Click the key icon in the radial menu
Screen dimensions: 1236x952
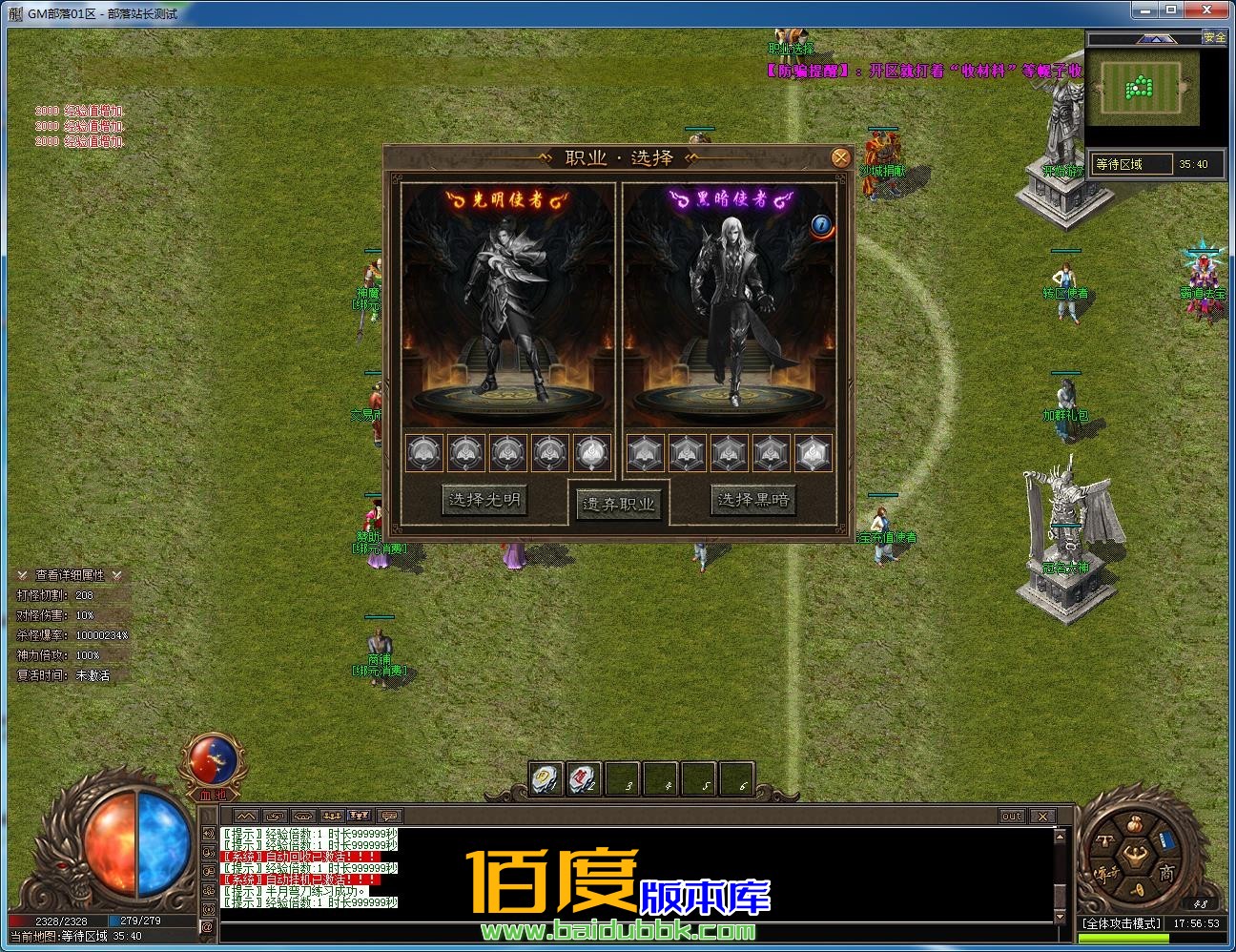(1138, 888)
